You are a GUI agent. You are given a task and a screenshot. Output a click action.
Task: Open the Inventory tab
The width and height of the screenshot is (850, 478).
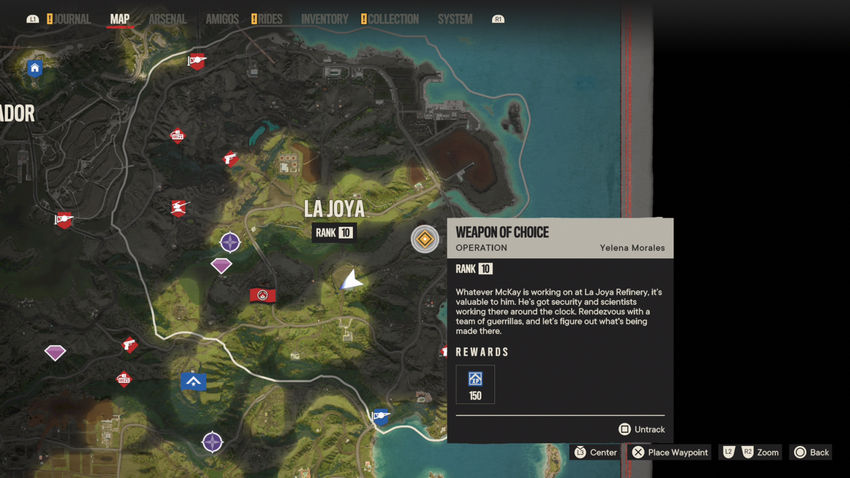[x=324, y=19]
